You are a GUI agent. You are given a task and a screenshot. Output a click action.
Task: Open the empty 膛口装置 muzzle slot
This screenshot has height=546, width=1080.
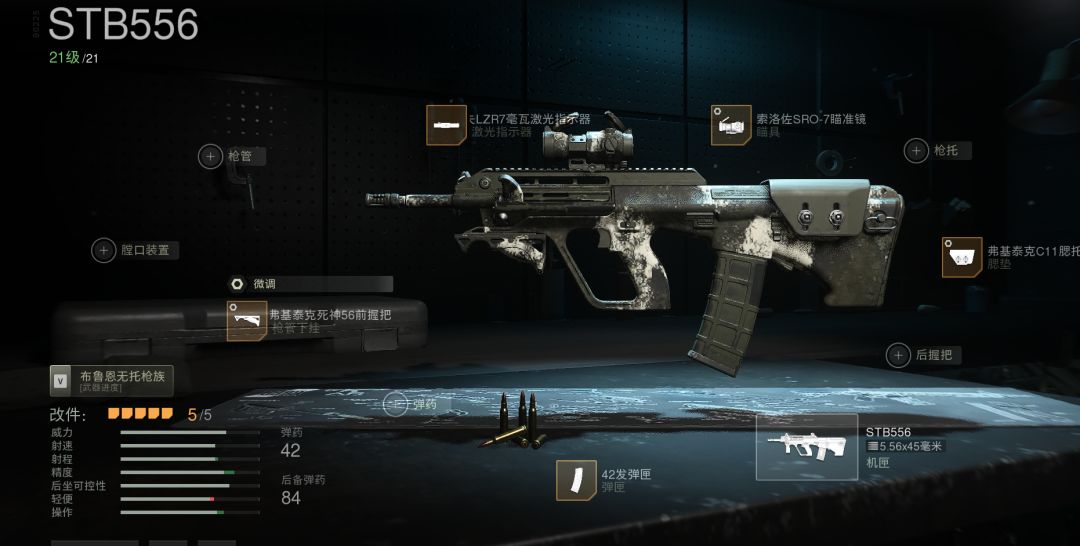click(104, 250)
